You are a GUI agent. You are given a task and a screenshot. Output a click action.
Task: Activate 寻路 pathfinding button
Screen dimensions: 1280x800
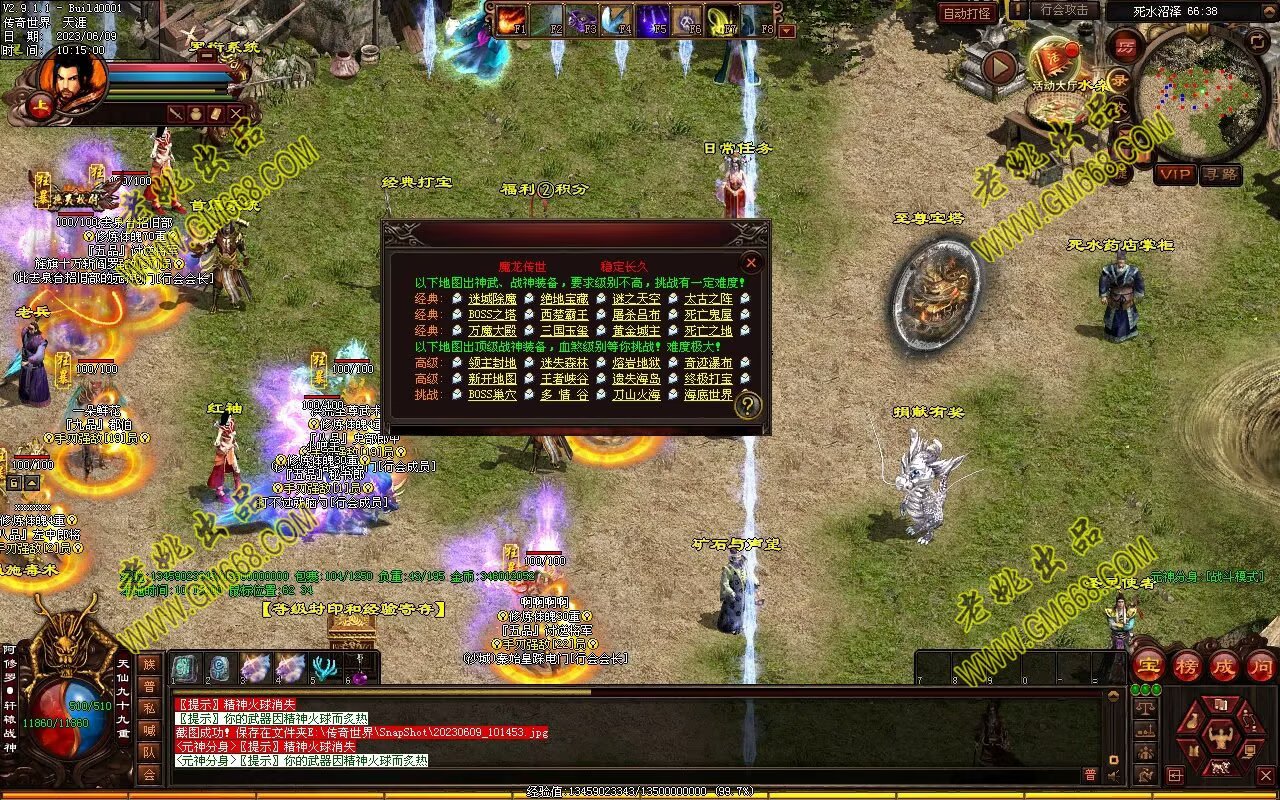pyautogui.click(x=1220, y=174)
